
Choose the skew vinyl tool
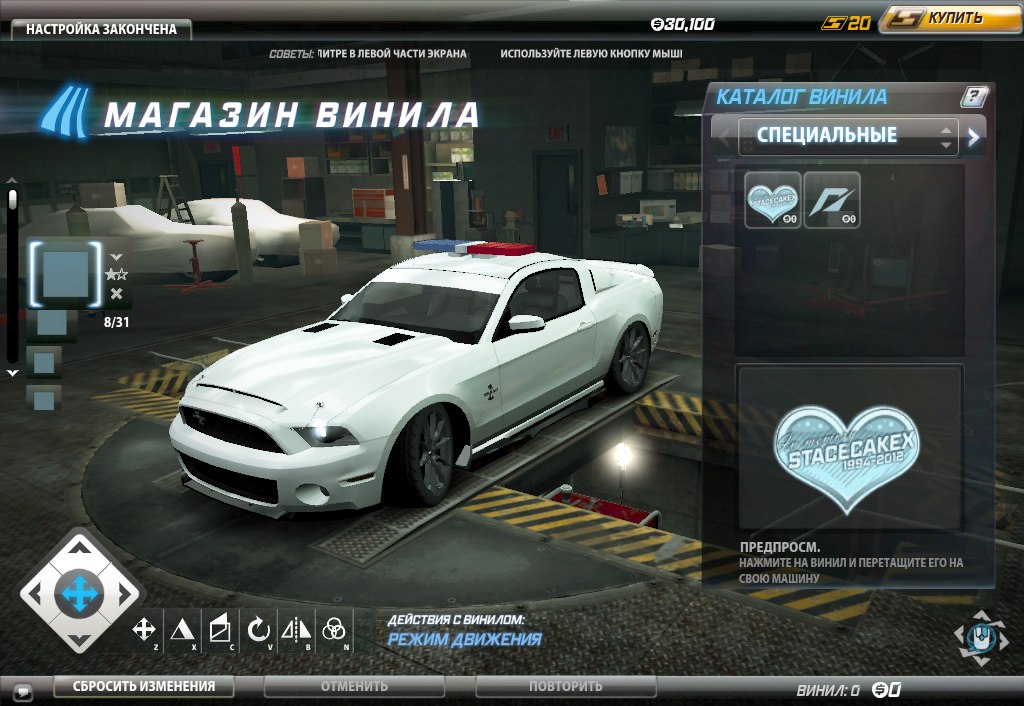(219, 629)
